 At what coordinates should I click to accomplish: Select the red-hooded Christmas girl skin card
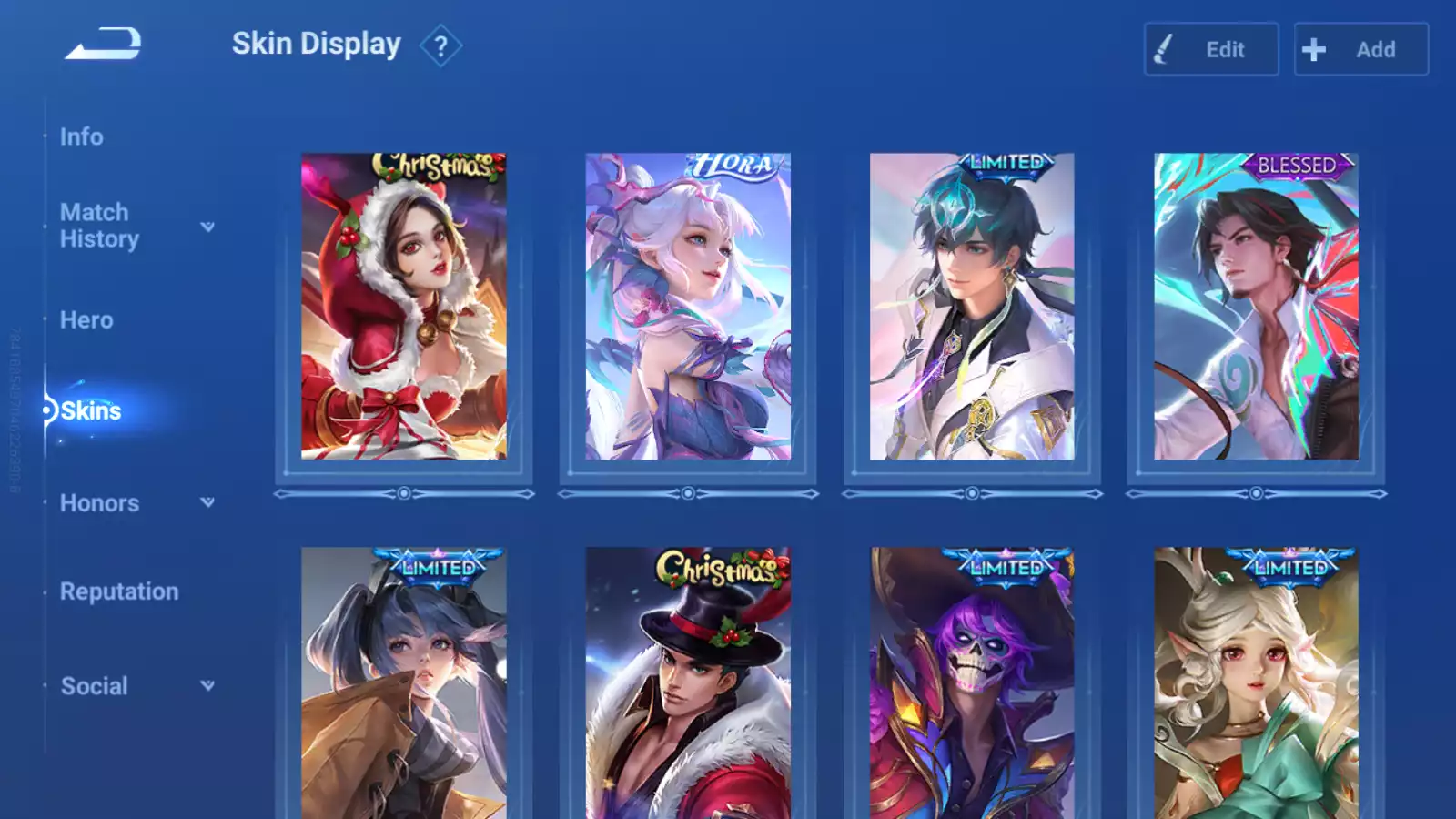pyautogui.click(x=403, y=307)
